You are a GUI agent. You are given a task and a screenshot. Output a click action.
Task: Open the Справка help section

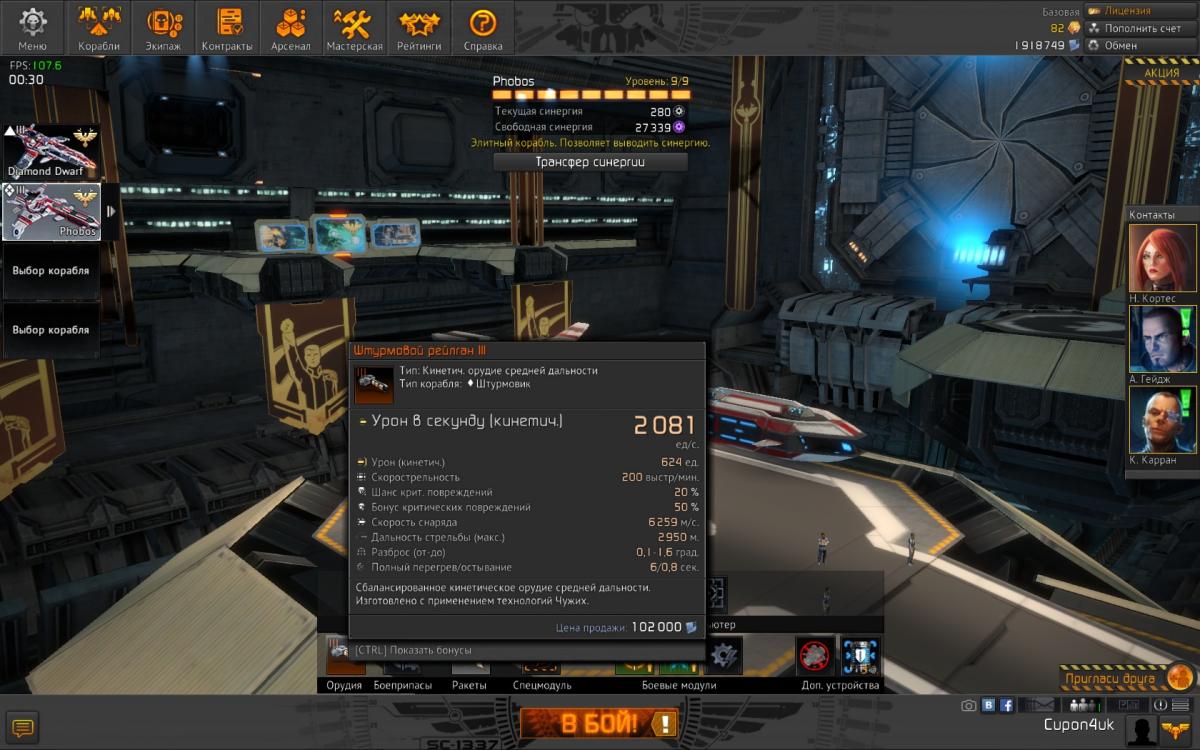pos(483,28)
